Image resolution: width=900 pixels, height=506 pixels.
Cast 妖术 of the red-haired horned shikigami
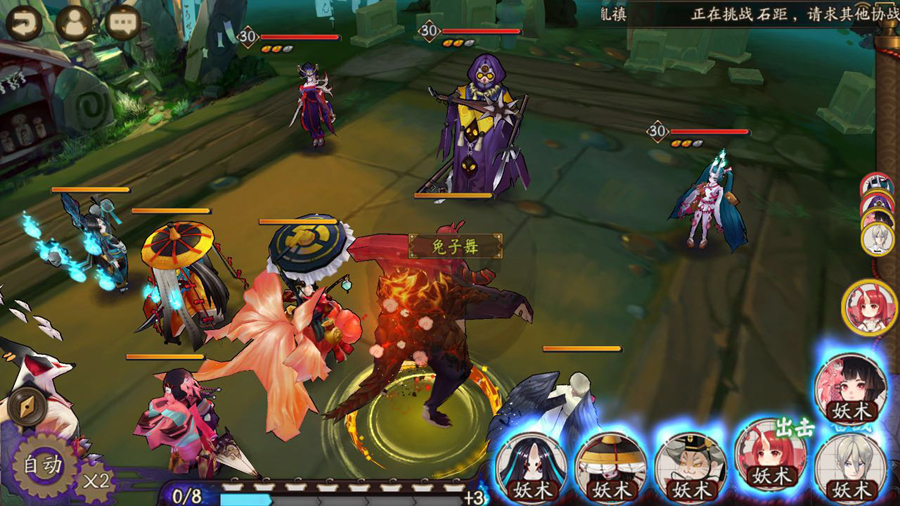[770, 455]
